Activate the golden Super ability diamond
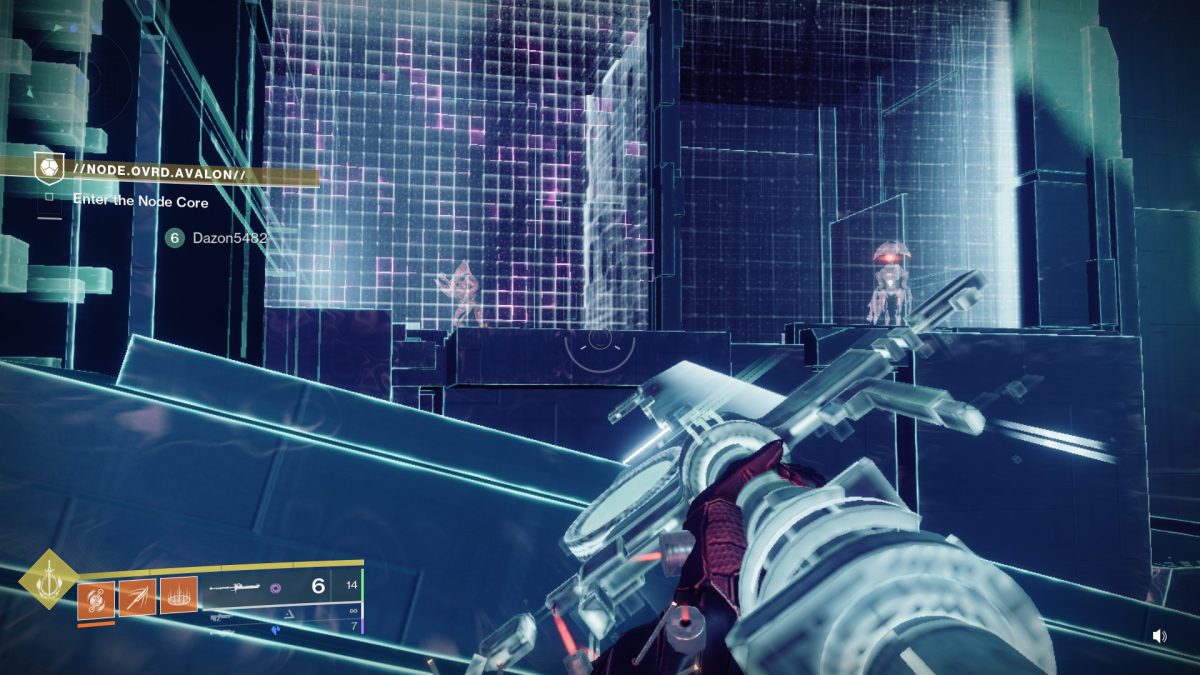The width and height of the screenshot is (1200, 675). 45,579
